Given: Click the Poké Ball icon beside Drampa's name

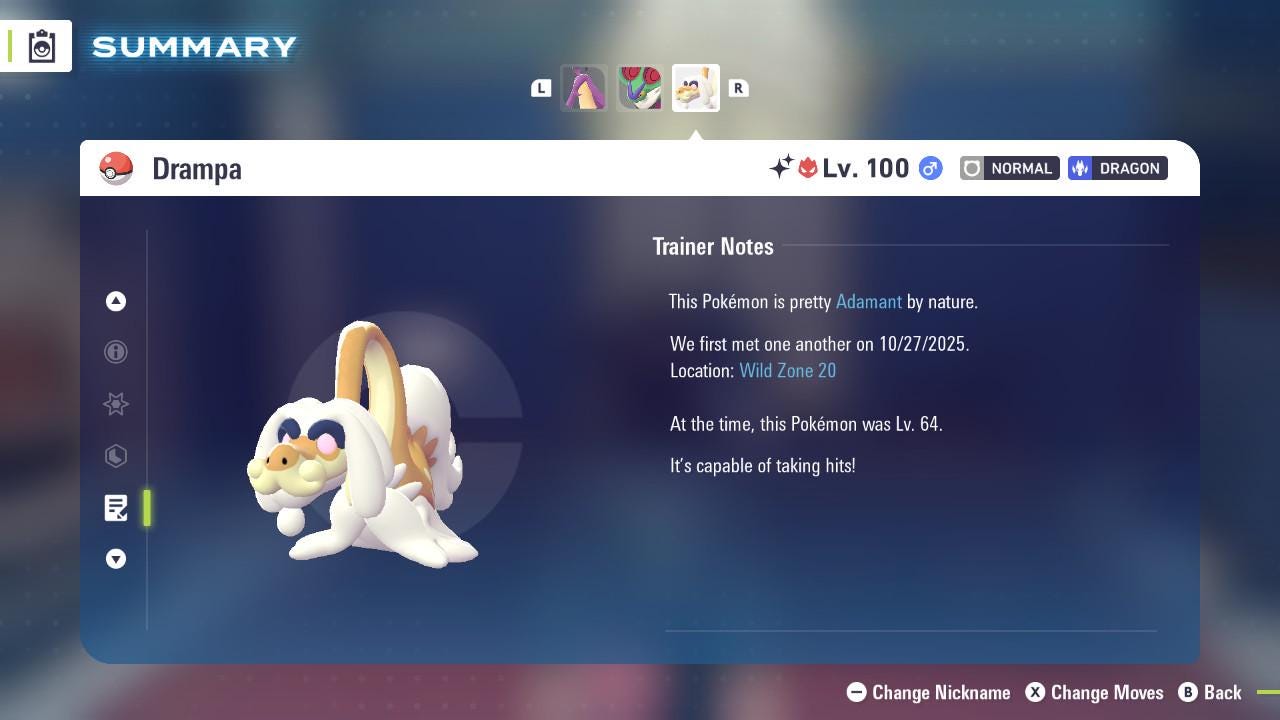Looking at the screenshot, I should [116, 168].
